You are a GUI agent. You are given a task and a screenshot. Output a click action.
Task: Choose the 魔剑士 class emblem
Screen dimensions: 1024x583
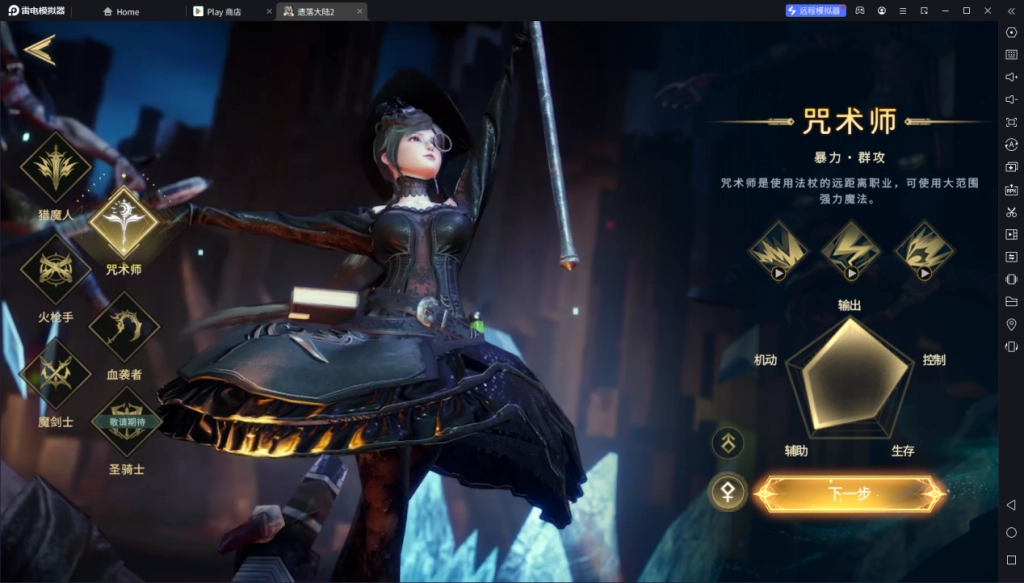point(55,375)
